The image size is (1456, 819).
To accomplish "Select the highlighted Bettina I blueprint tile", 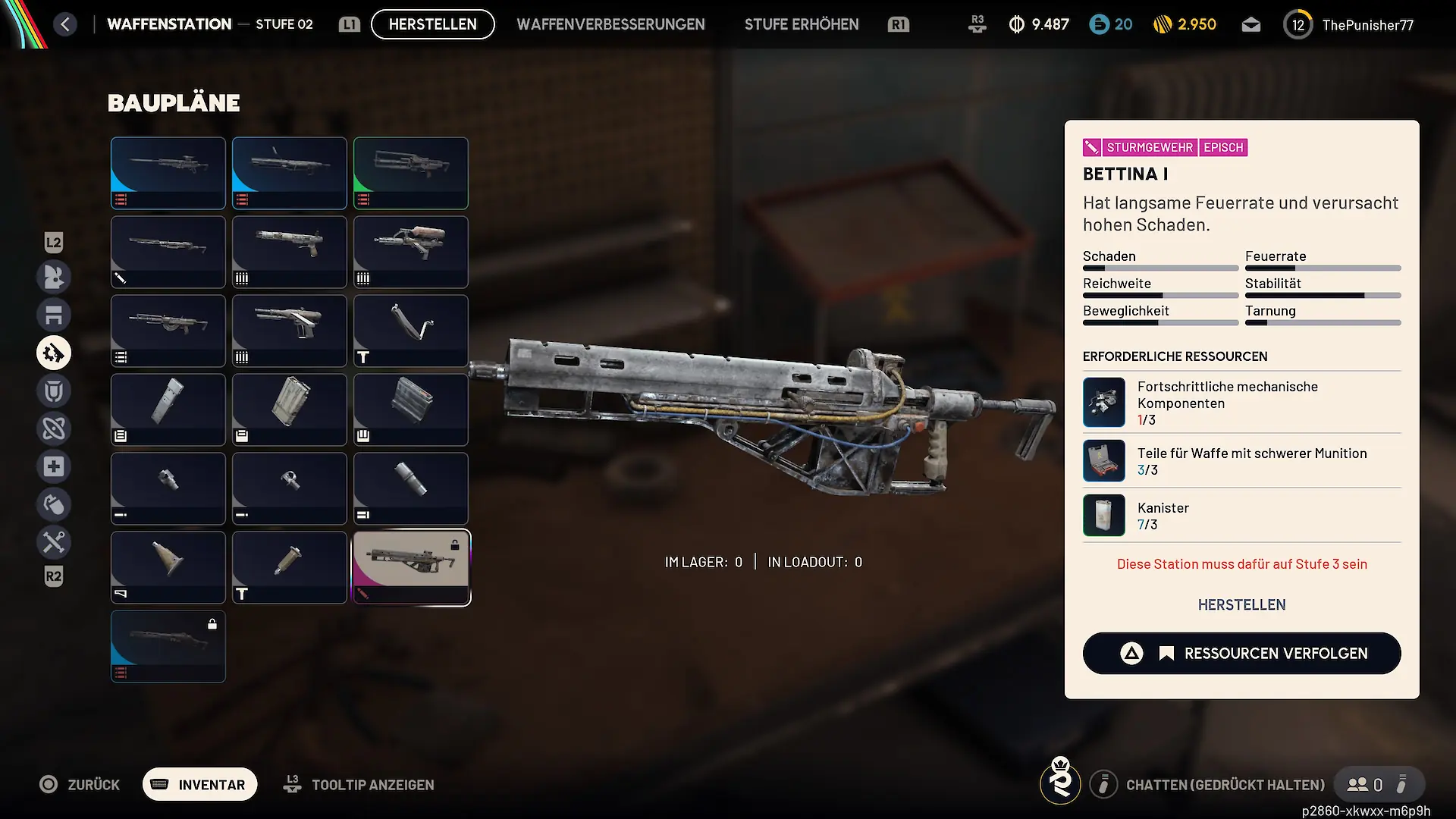I will point(411,567).
